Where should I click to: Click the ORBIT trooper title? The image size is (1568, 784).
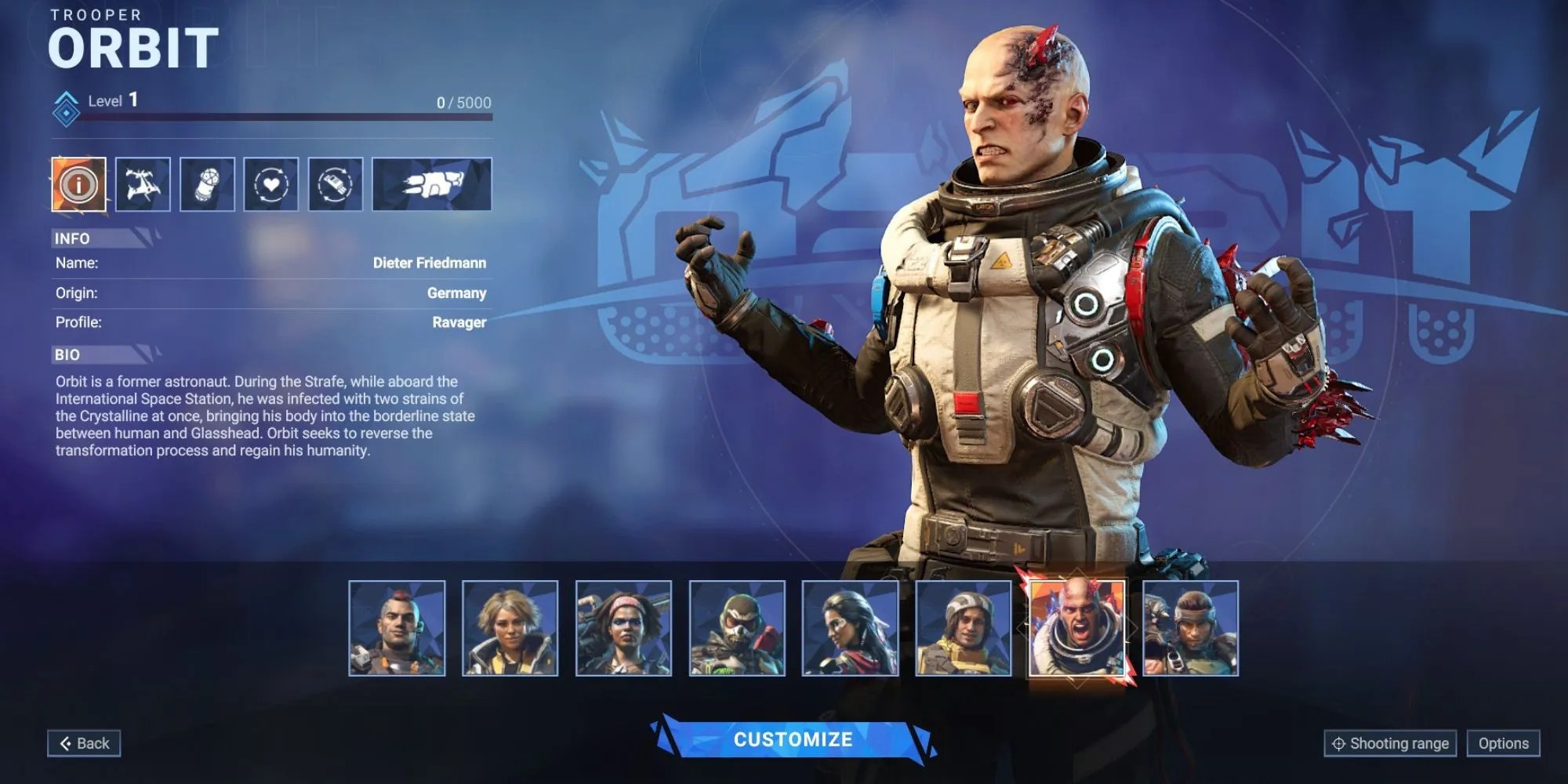coord(135,47)
